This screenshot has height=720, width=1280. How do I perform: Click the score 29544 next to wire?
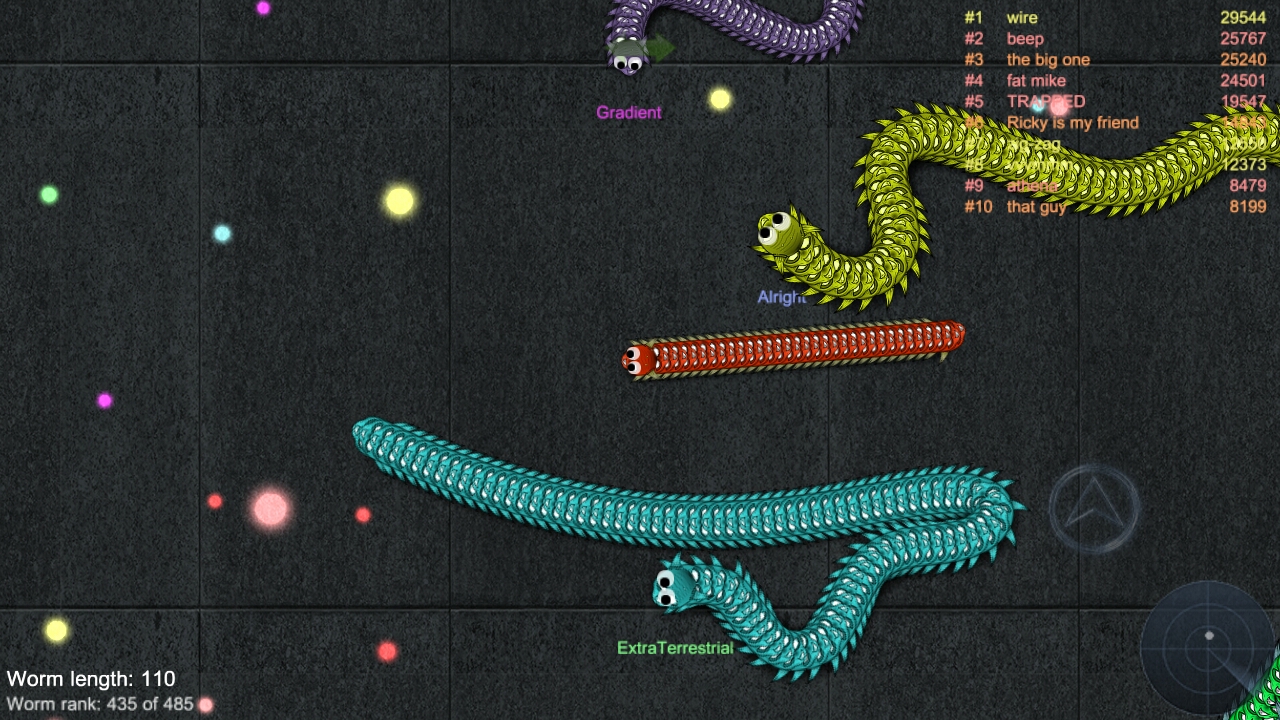pyautogui.click(x=1245, y=17)
